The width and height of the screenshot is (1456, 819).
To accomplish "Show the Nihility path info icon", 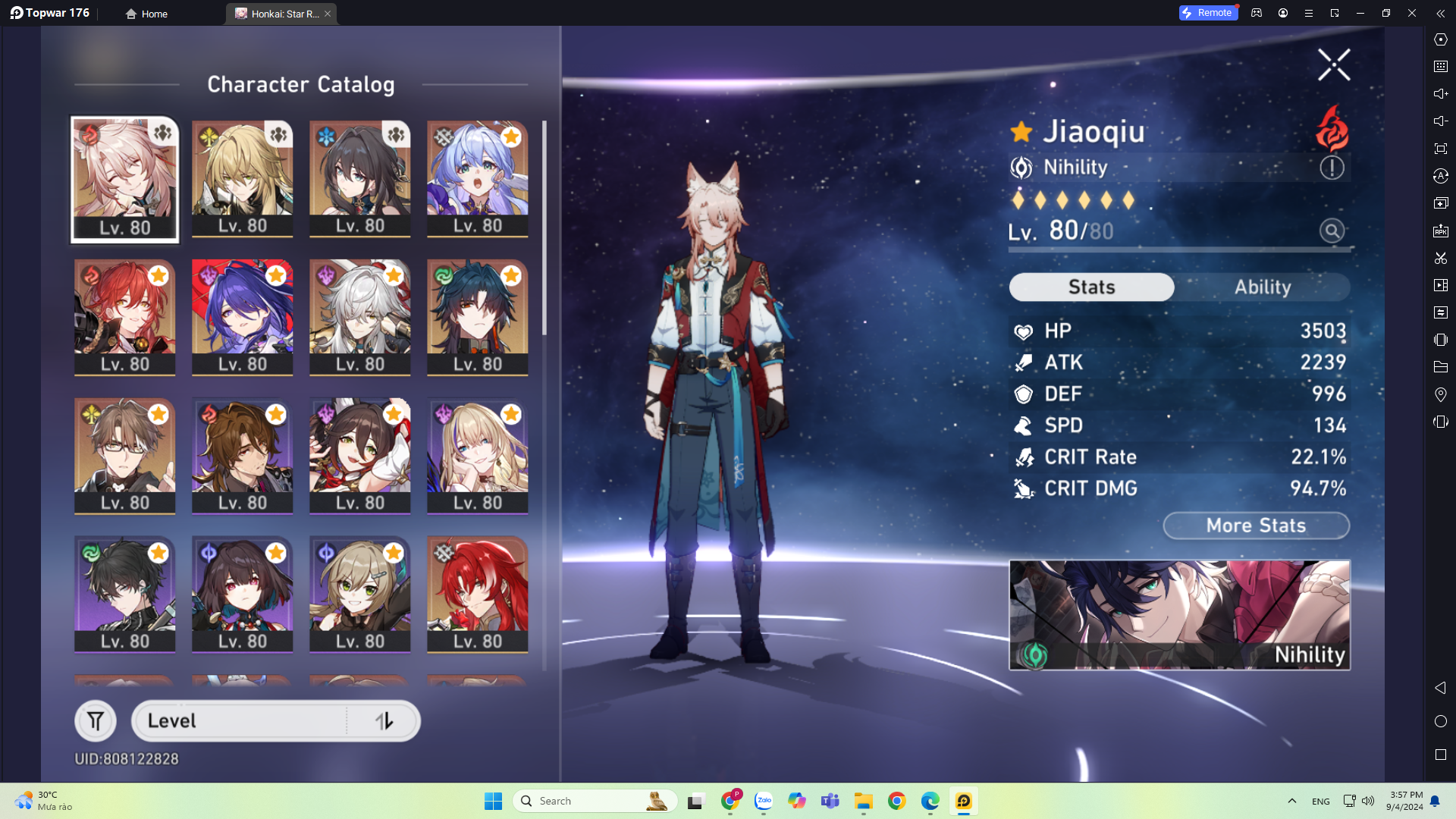I will [1332, 168].
